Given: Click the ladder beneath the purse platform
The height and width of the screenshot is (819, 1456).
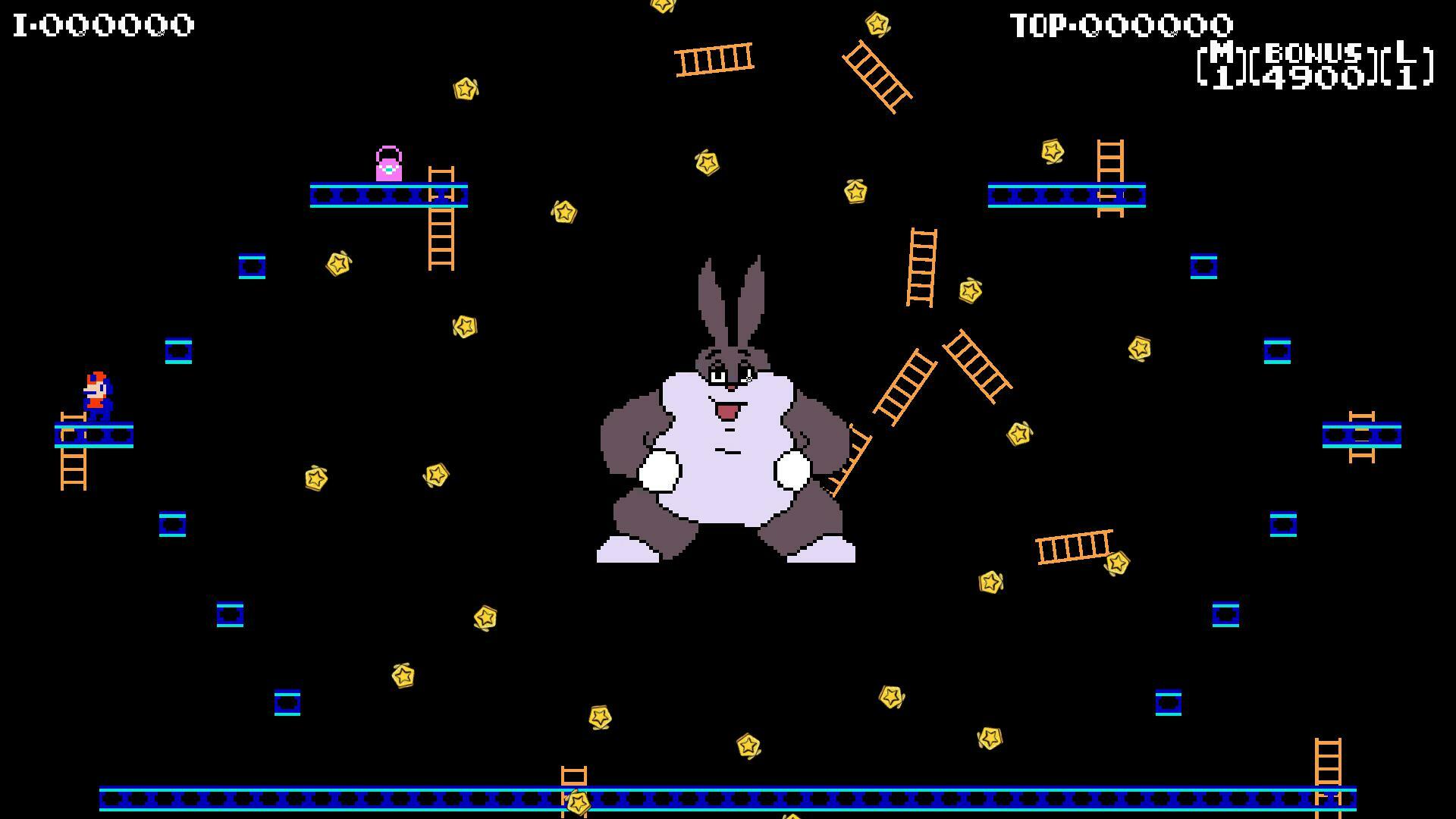Looking at the screenshot, I should (x=440, y=235).
